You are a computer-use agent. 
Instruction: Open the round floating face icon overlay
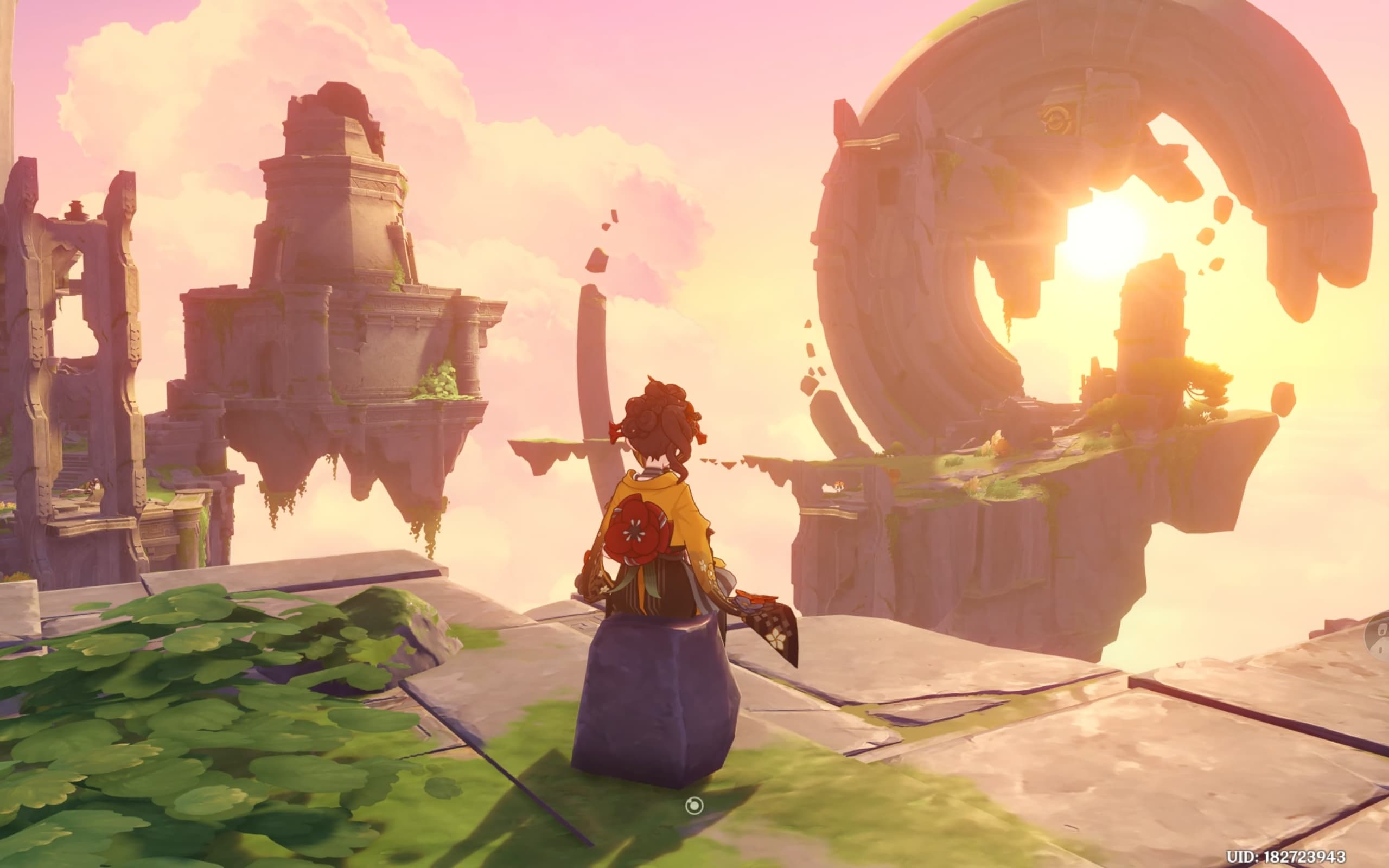(x=1381, y=639)
